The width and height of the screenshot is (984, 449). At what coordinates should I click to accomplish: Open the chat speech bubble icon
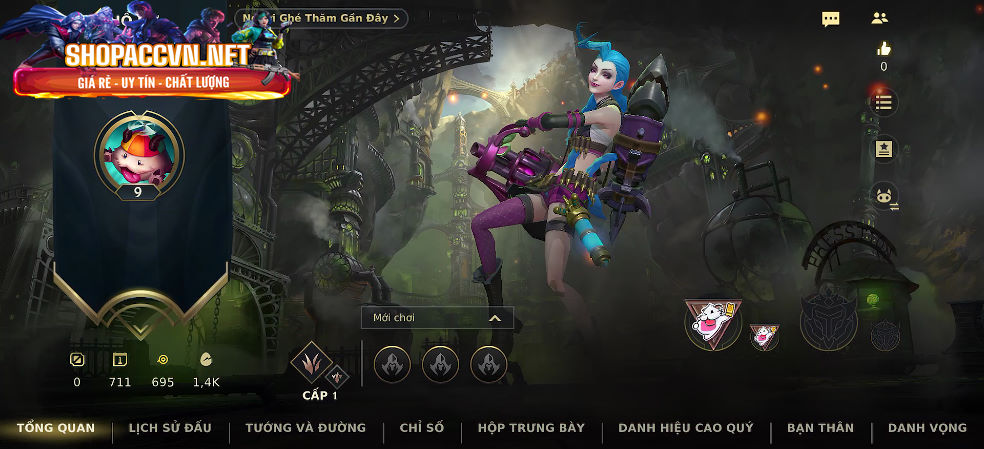click(x=831, y=18)
